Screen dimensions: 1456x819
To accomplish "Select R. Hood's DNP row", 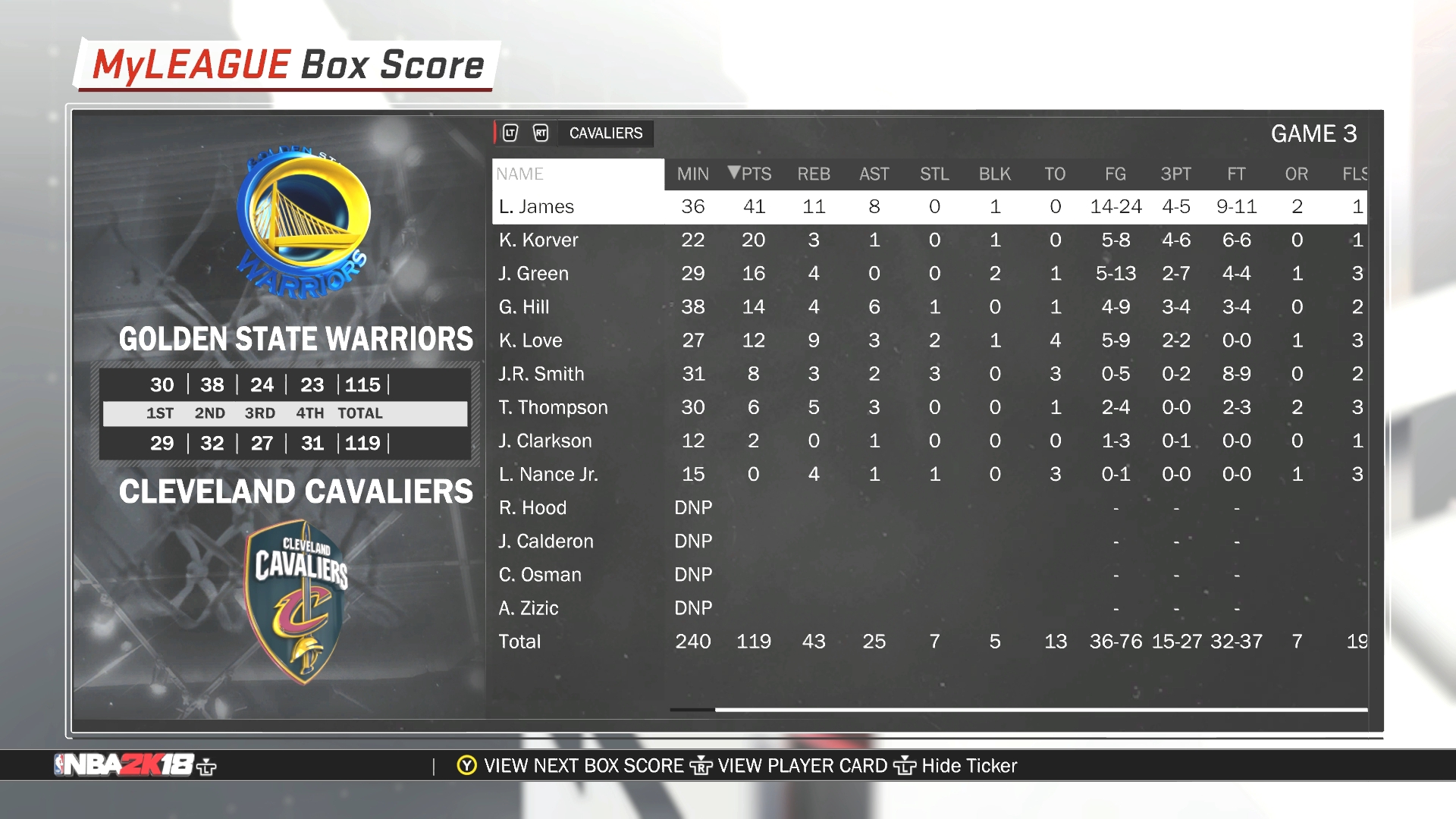I will click(533, 507).
